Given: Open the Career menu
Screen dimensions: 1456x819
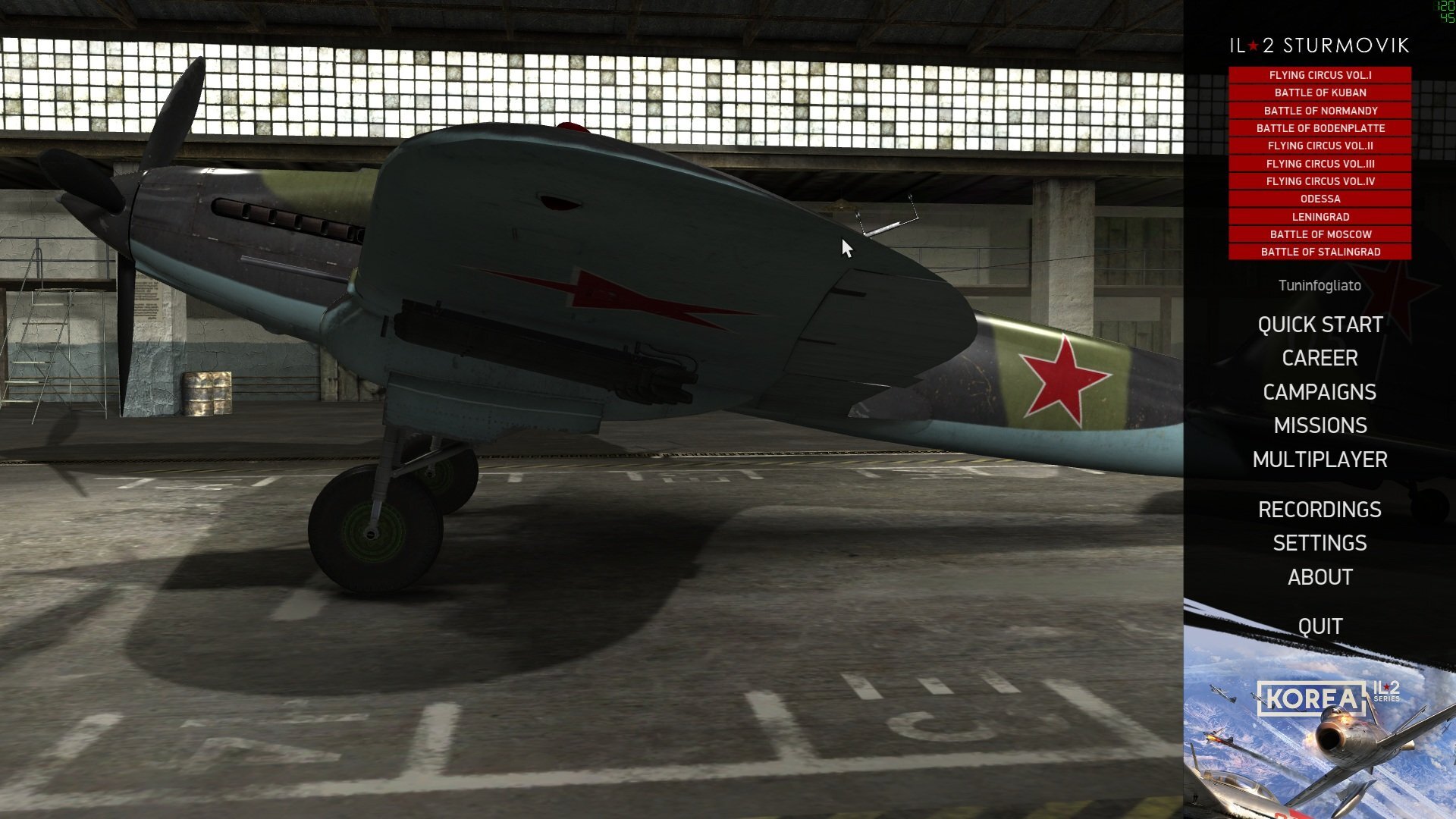Looking at the screenshot, I should click(x=1319, y=359).
